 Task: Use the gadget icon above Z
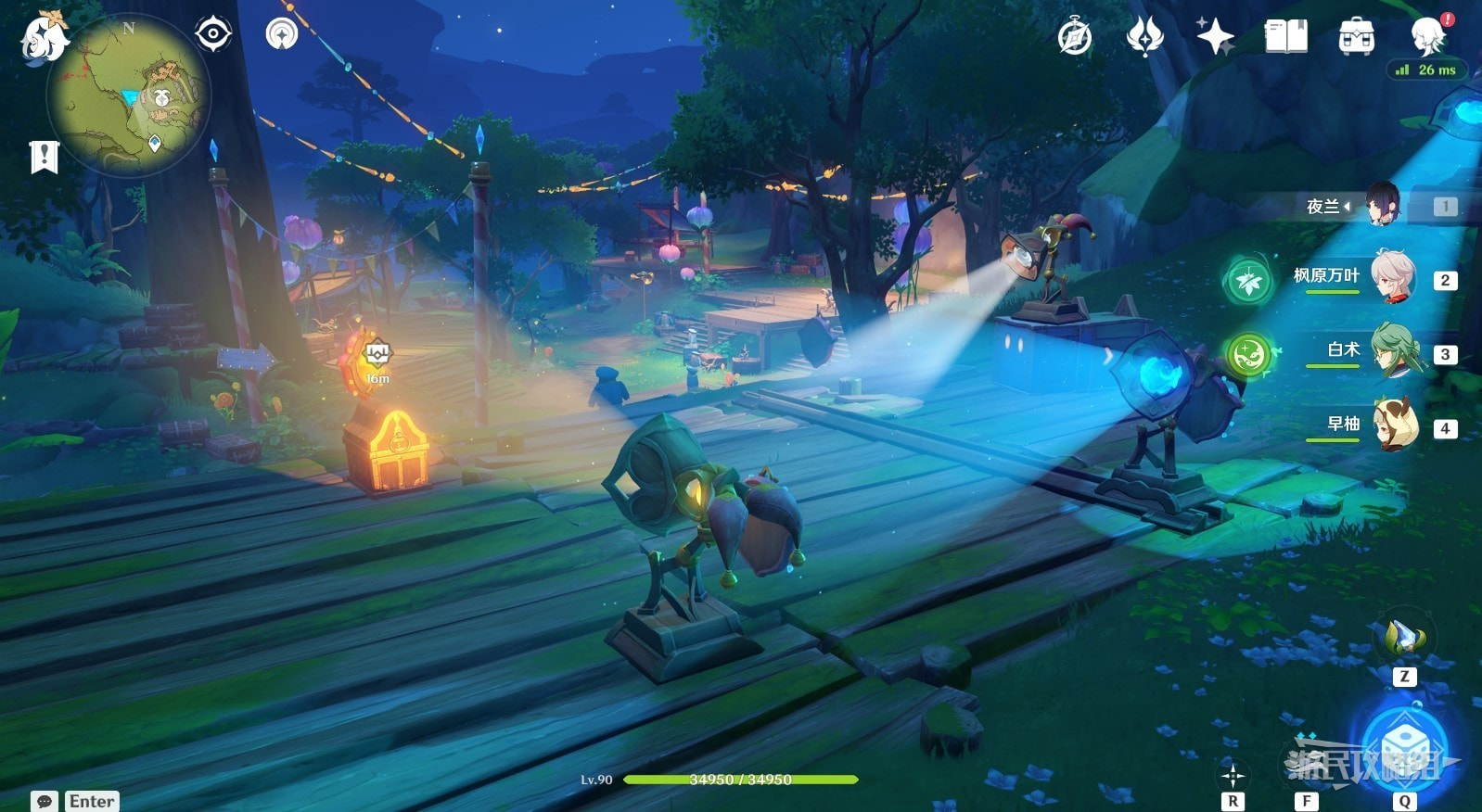(1404, 639)
